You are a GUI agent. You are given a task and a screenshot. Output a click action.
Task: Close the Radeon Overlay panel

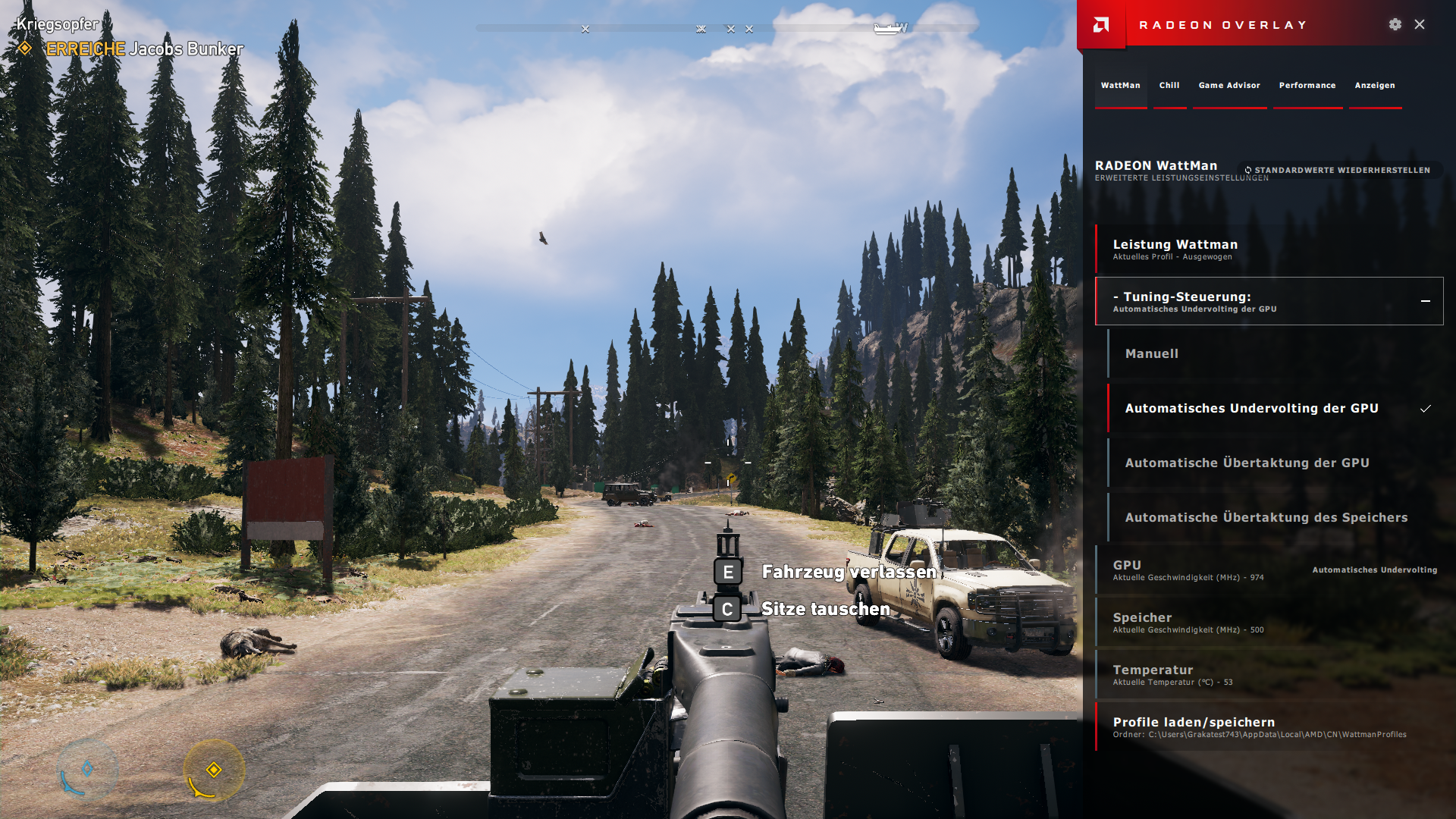point(1420,24)
